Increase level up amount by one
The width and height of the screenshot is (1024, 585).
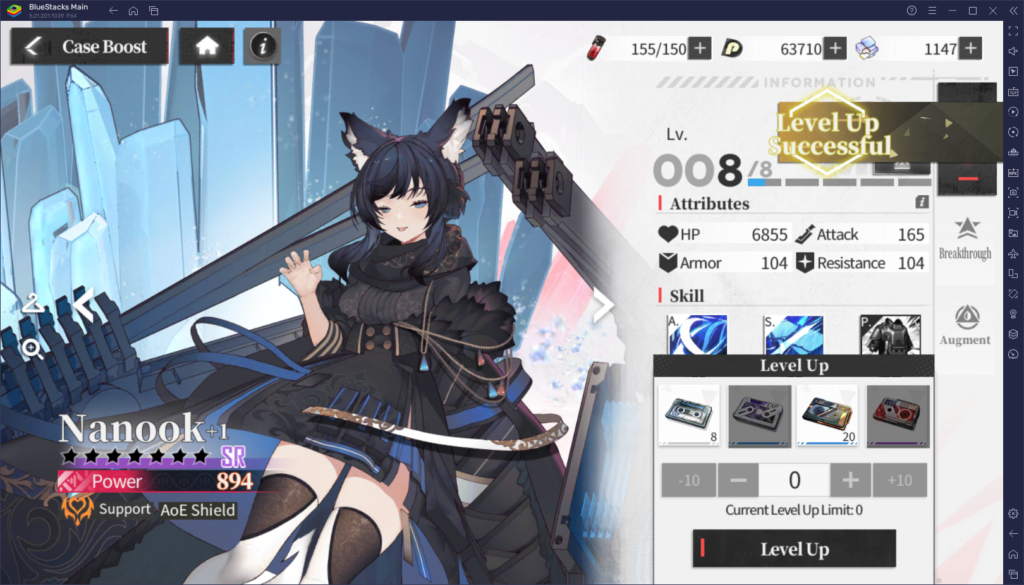coord(850,481)
